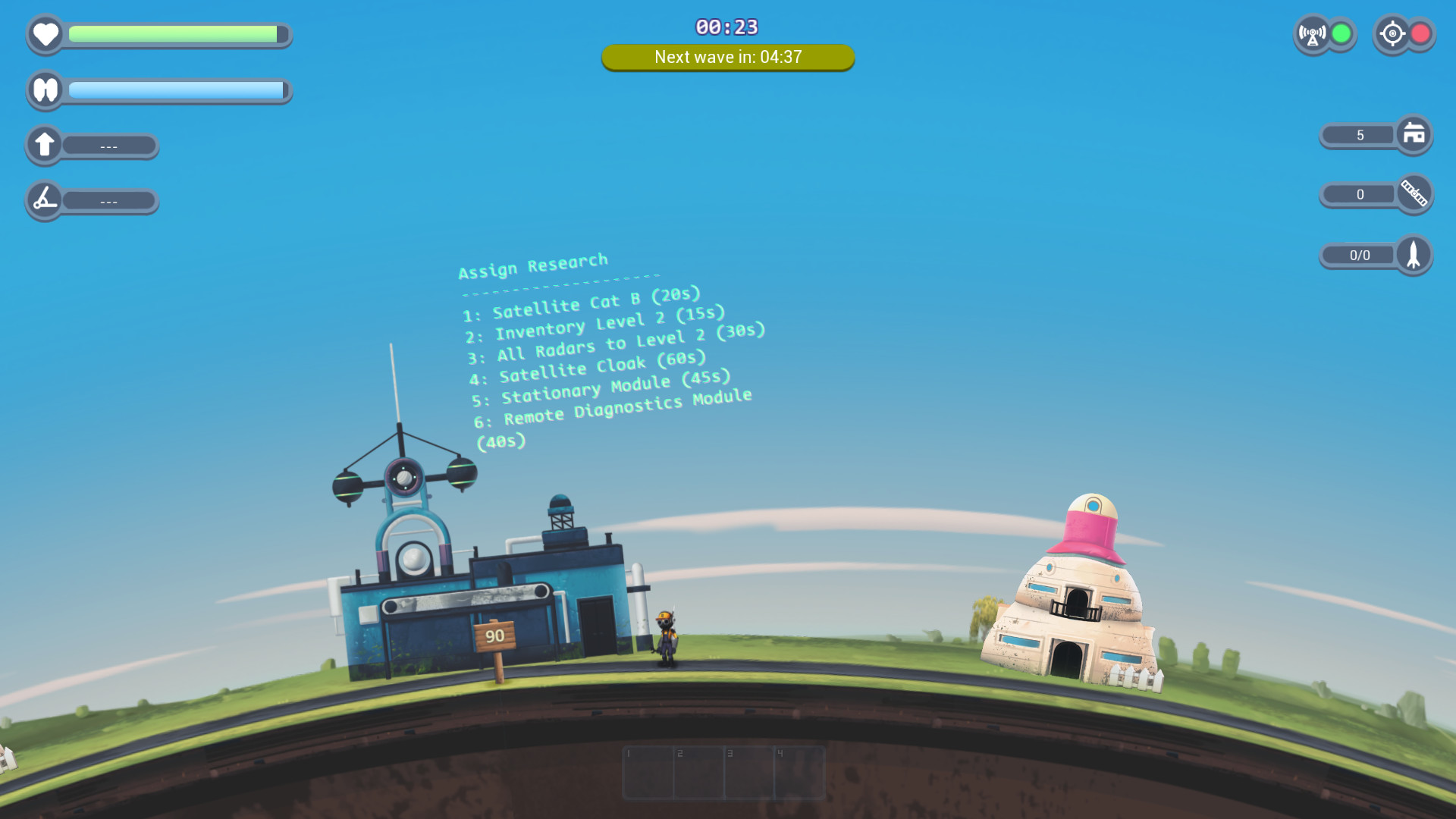
Task: Enable the red indicator next to the crosshair
Action: pos(1423,33)
